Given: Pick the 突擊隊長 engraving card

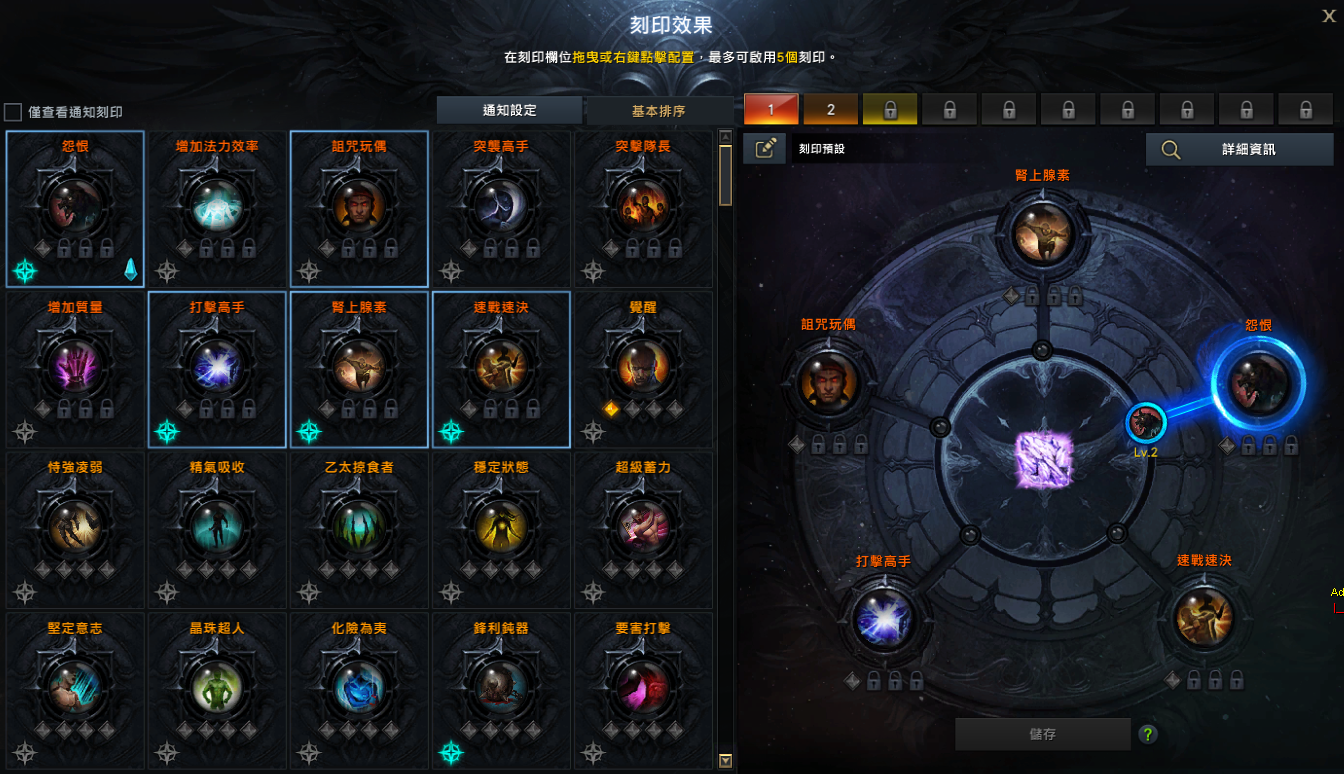Looking at the screenshot, I should pyautogui.click(x=643, y=208).
